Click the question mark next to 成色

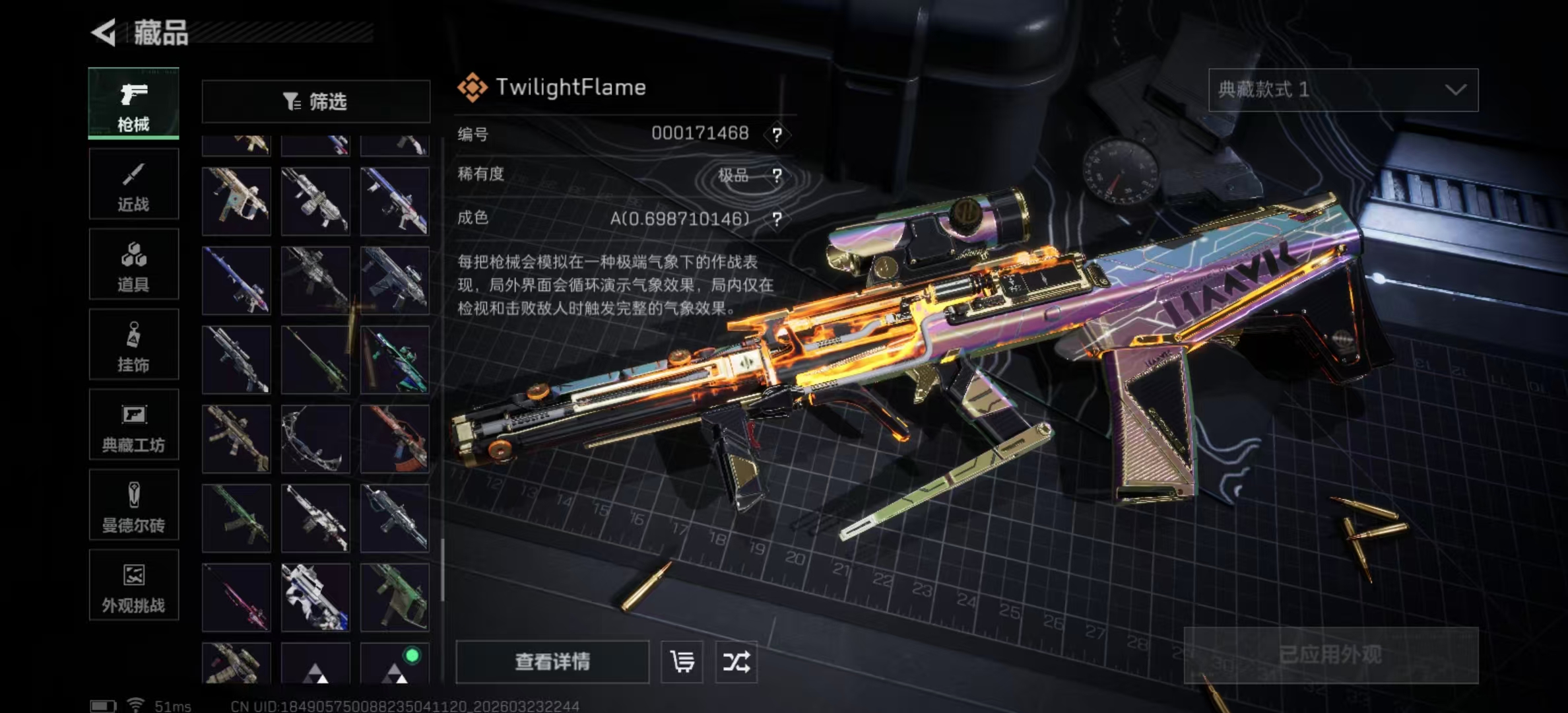click(777, 219)
